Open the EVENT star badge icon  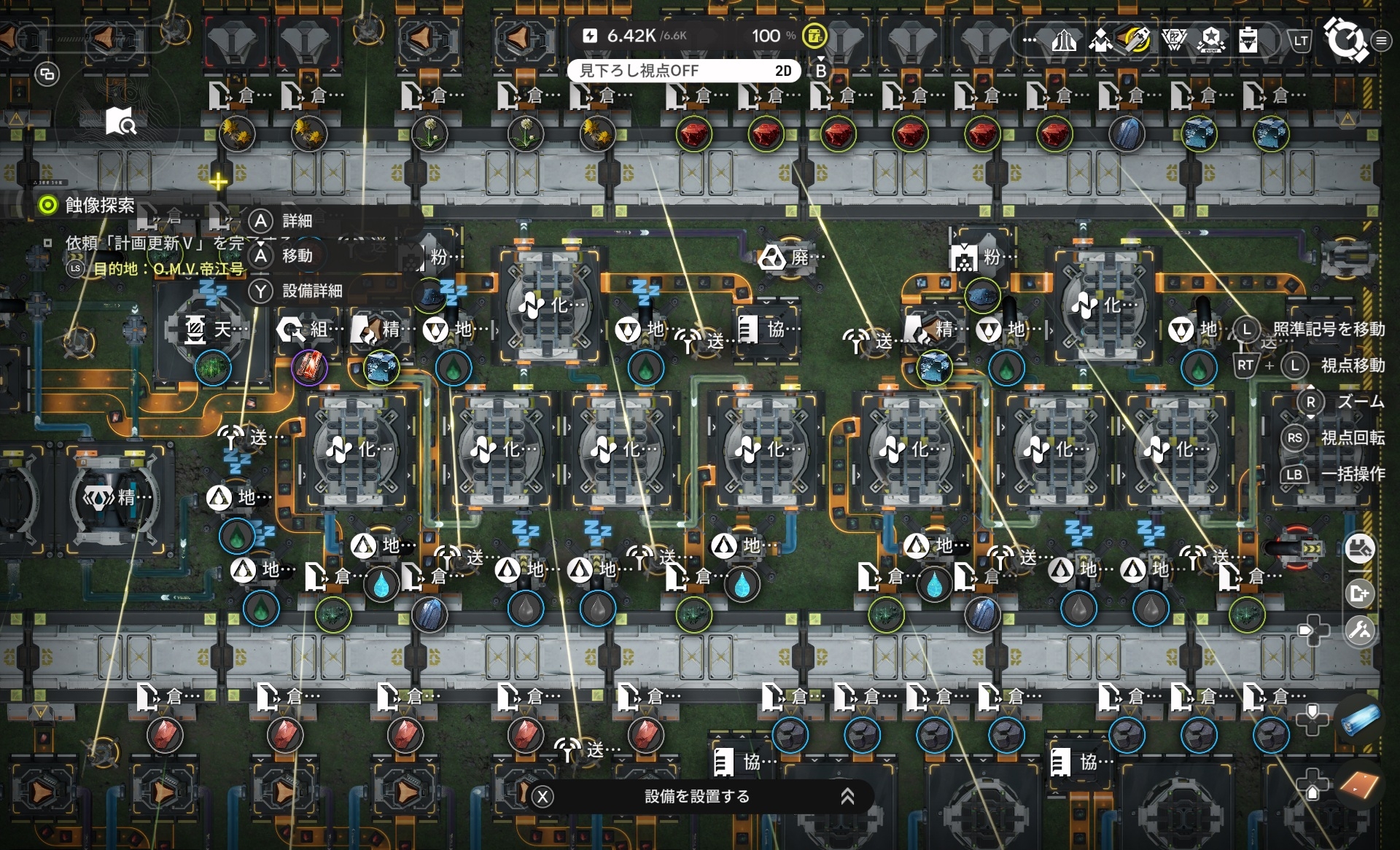1211,40
